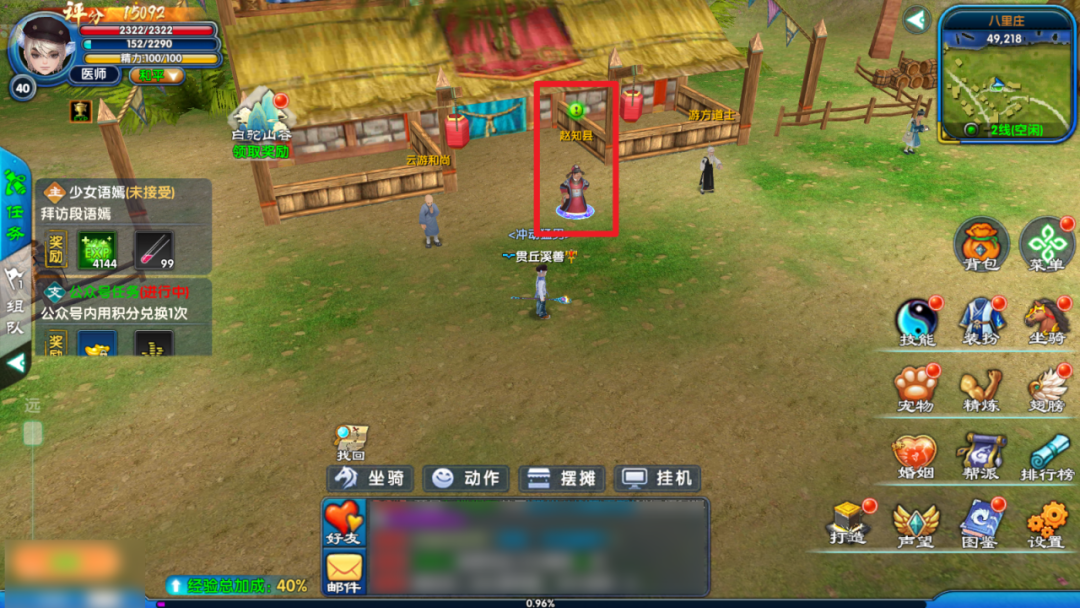
Task: Open the 好友 friends list
Action: coord(343,523)
